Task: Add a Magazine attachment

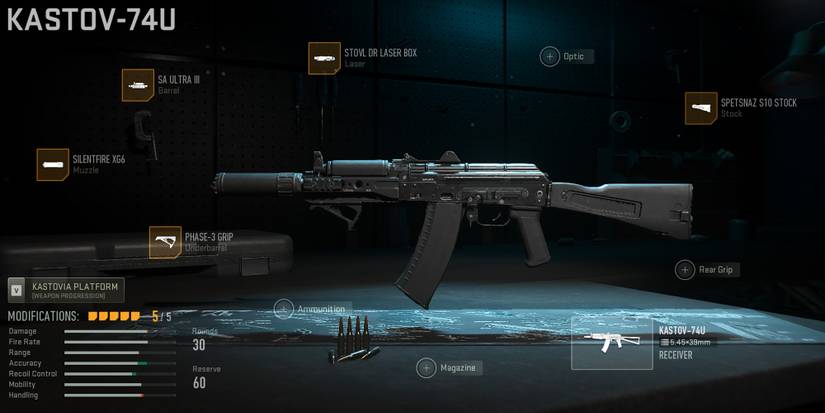Action: tap(426, 368)
